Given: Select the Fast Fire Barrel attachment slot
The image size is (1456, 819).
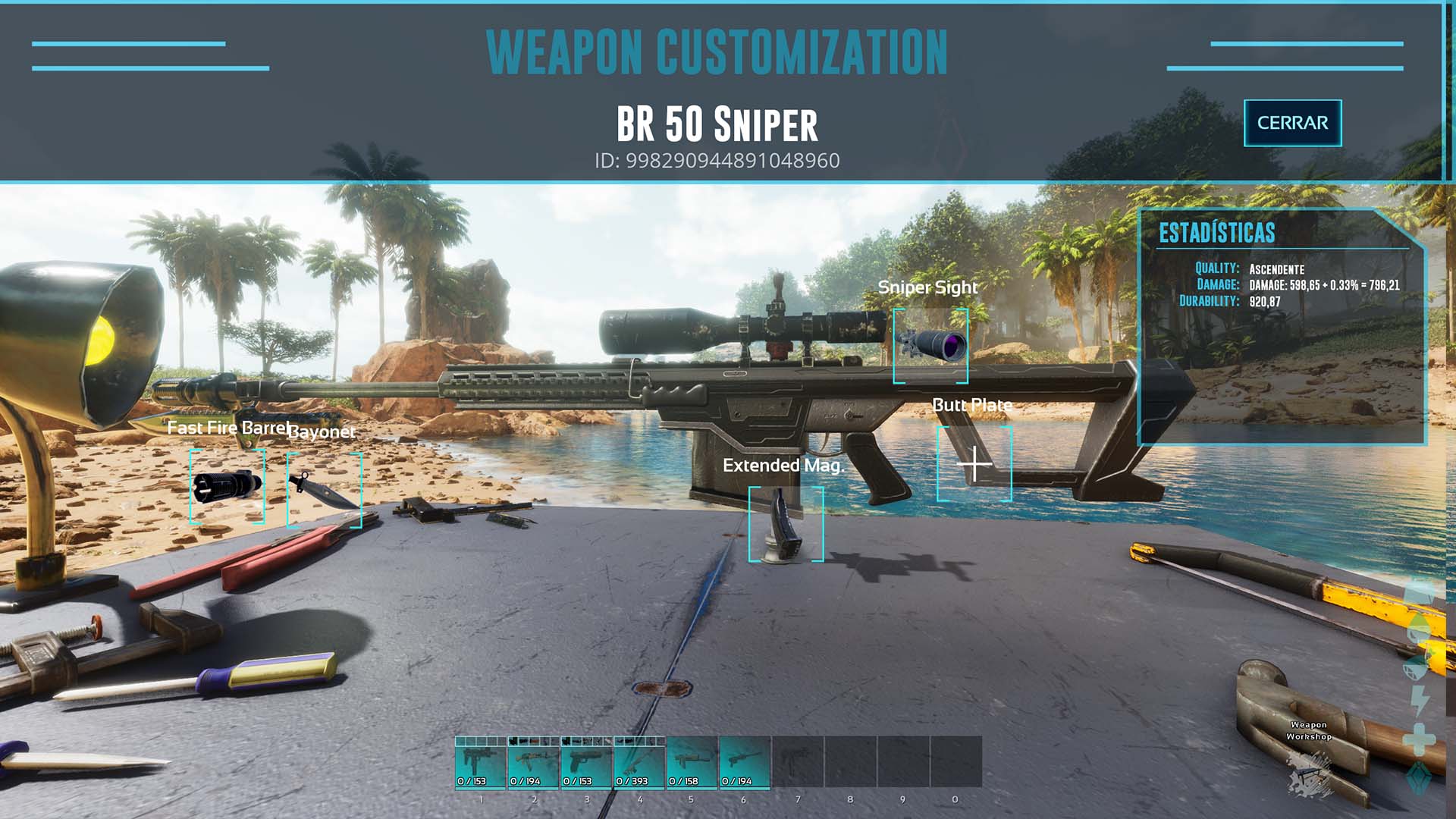Looking at the screenshot, I should 227,486.
